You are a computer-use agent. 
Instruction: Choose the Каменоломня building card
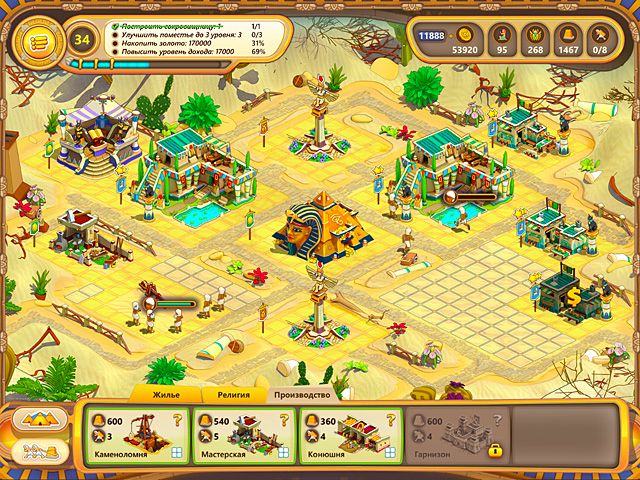click(x=136, y=436)
